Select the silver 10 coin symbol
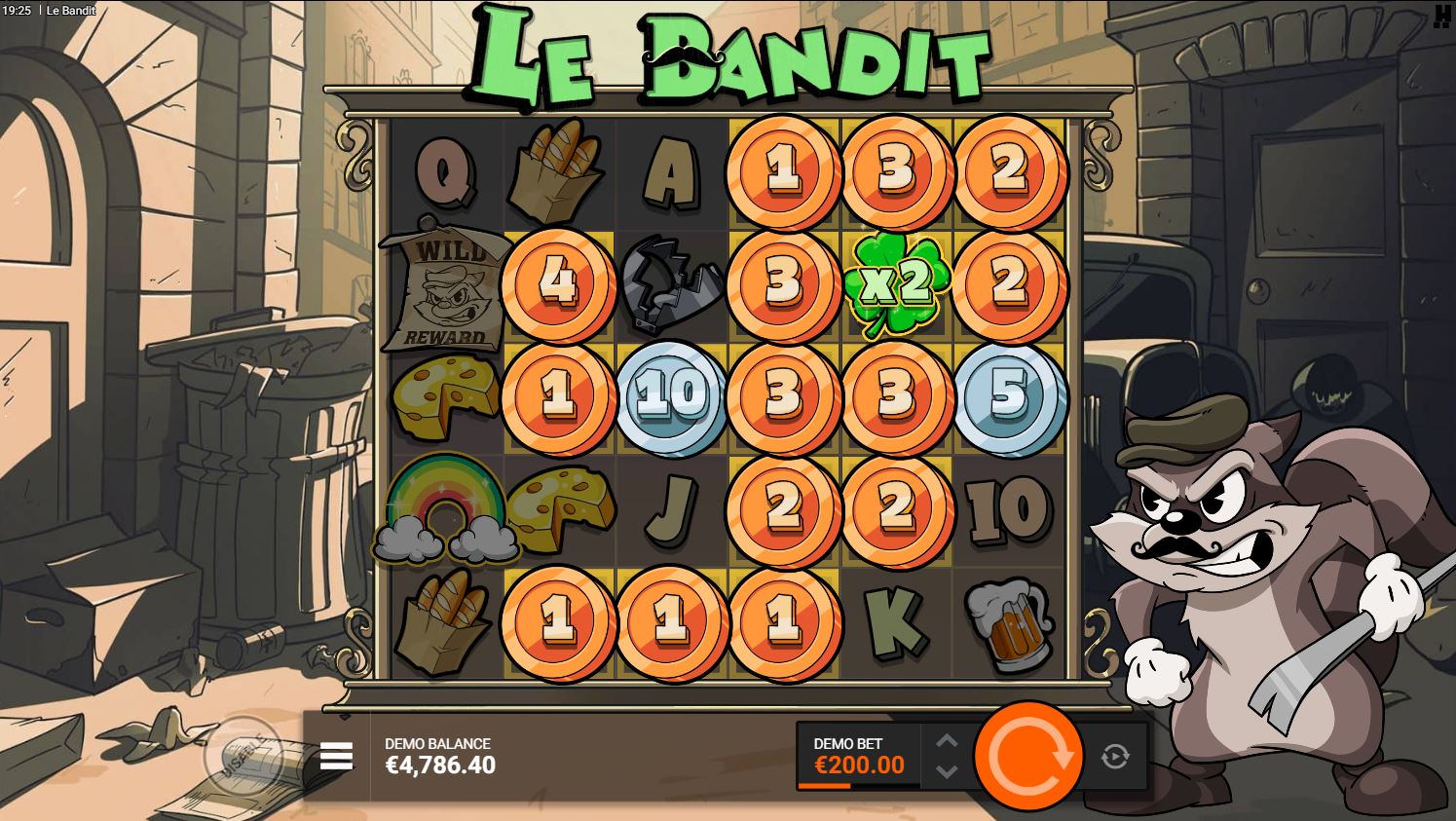 tap(670, 396)
